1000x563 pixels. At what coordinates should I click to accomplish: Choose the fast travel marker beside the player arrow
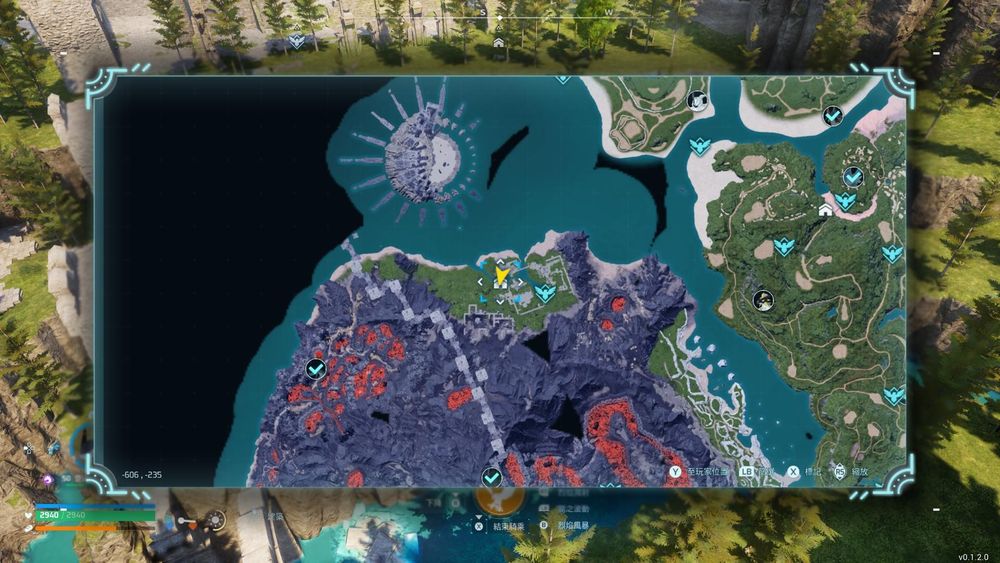pos(545,292)
